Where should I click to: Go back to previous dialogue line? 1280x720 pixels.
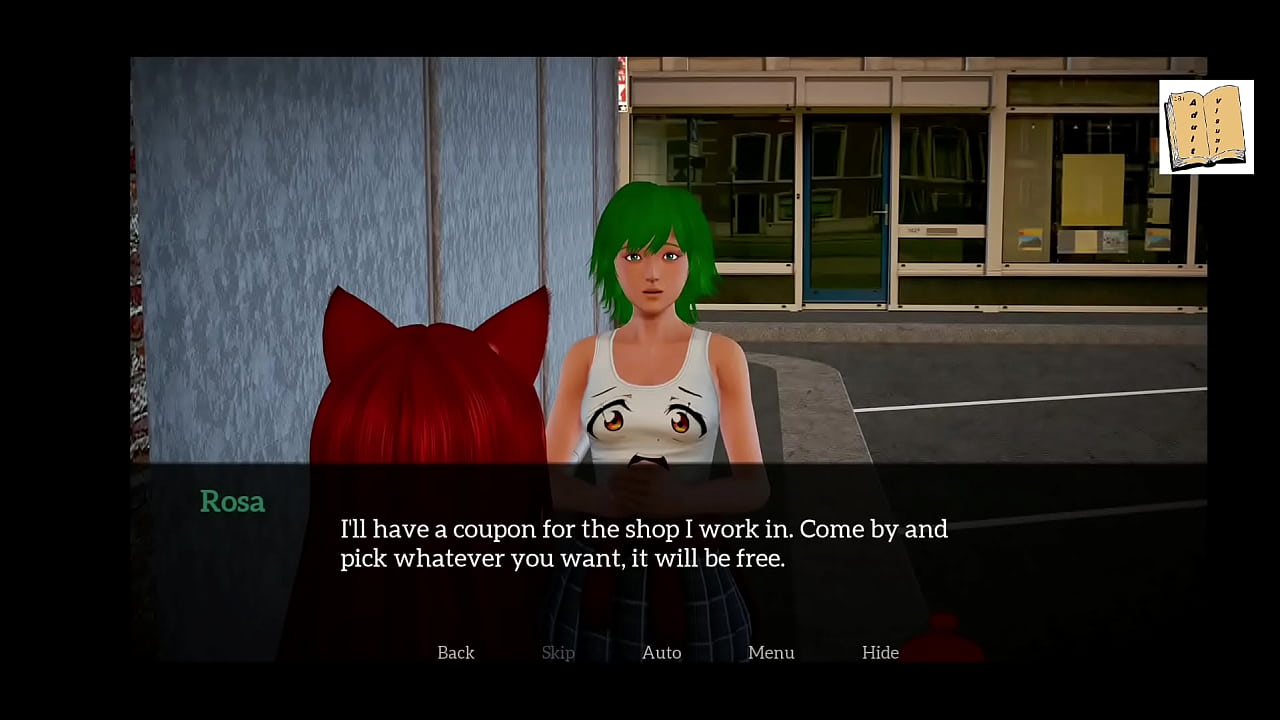pyautogui.click(x=455, y=652)
